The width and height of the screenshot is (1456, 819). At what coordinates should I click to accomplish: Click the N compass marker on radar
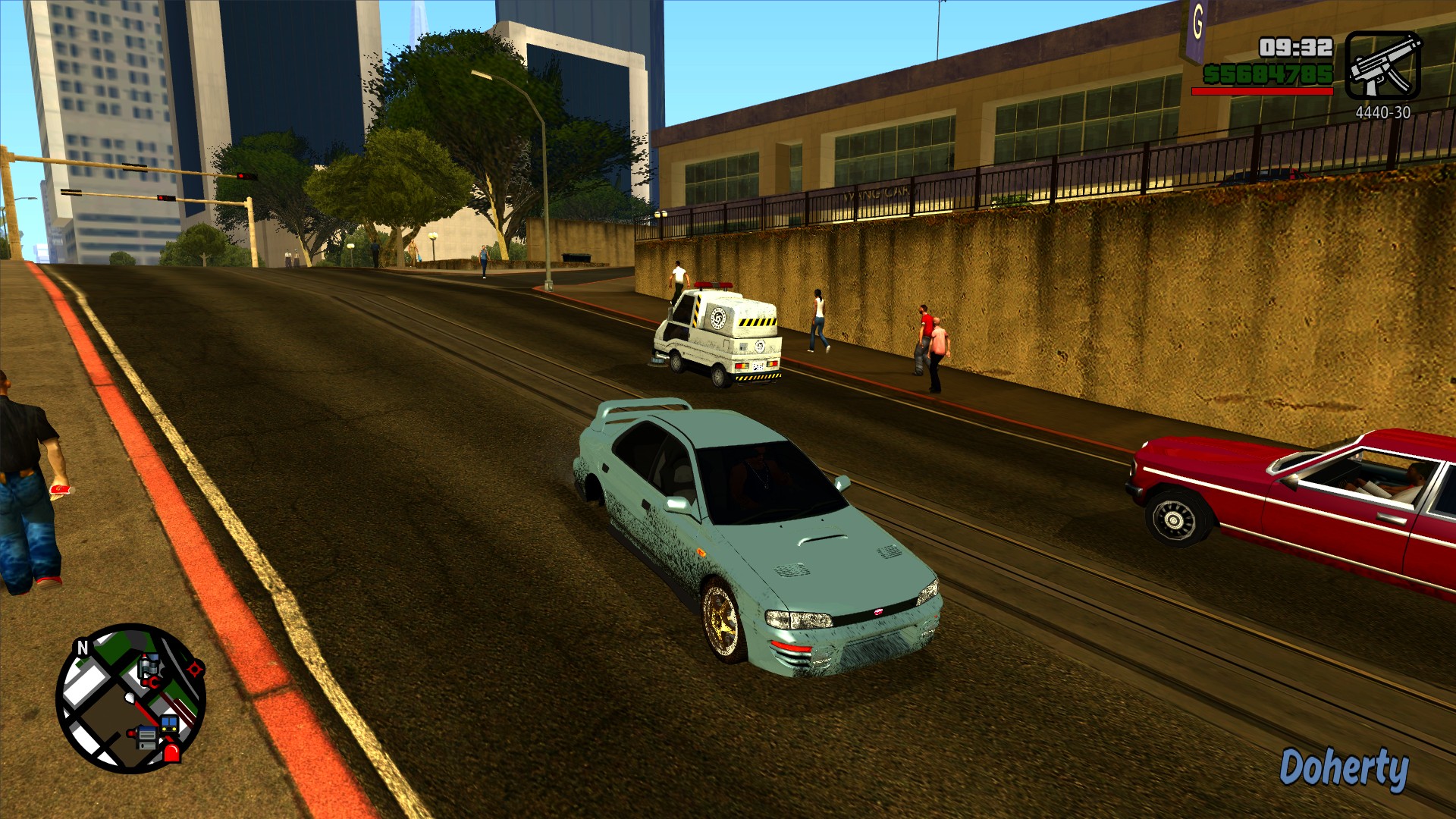coord(83,647)
